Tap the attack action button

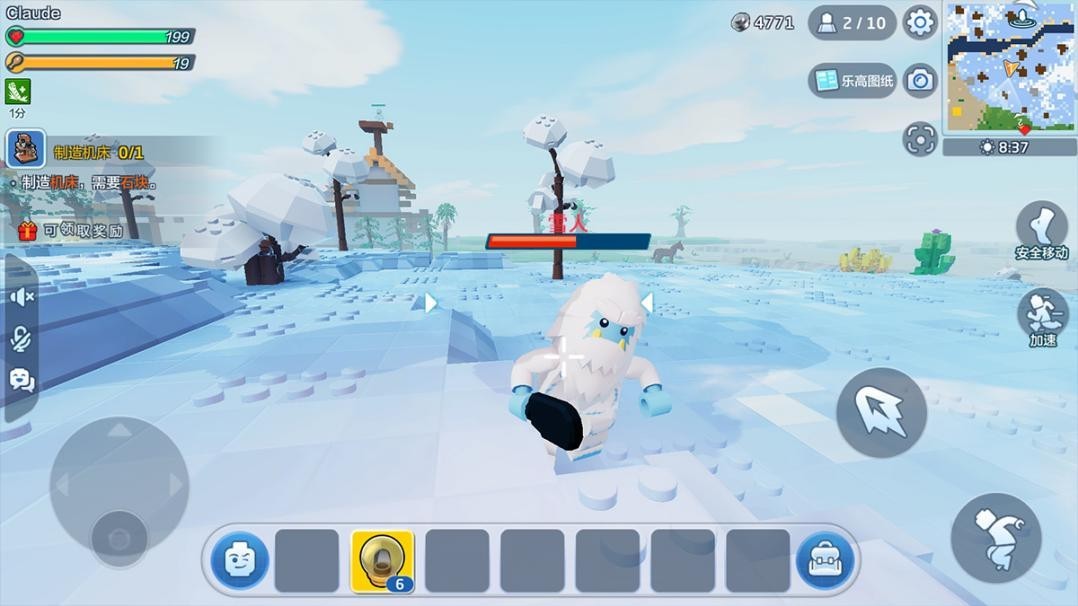point(881,413)
